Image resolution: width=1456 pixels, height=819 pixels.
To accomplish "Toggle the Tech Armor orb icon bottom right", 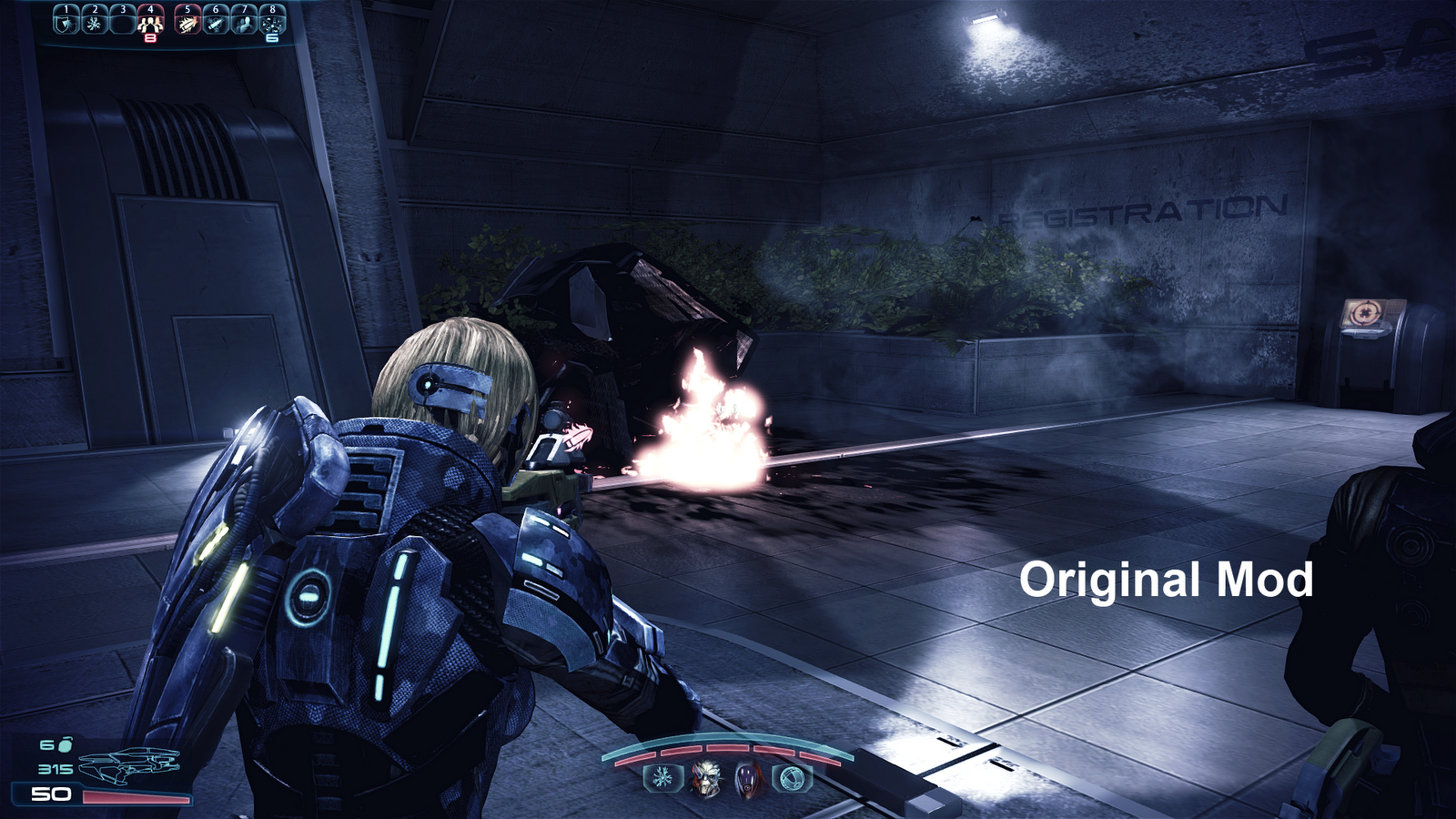I will click(790, 778).
